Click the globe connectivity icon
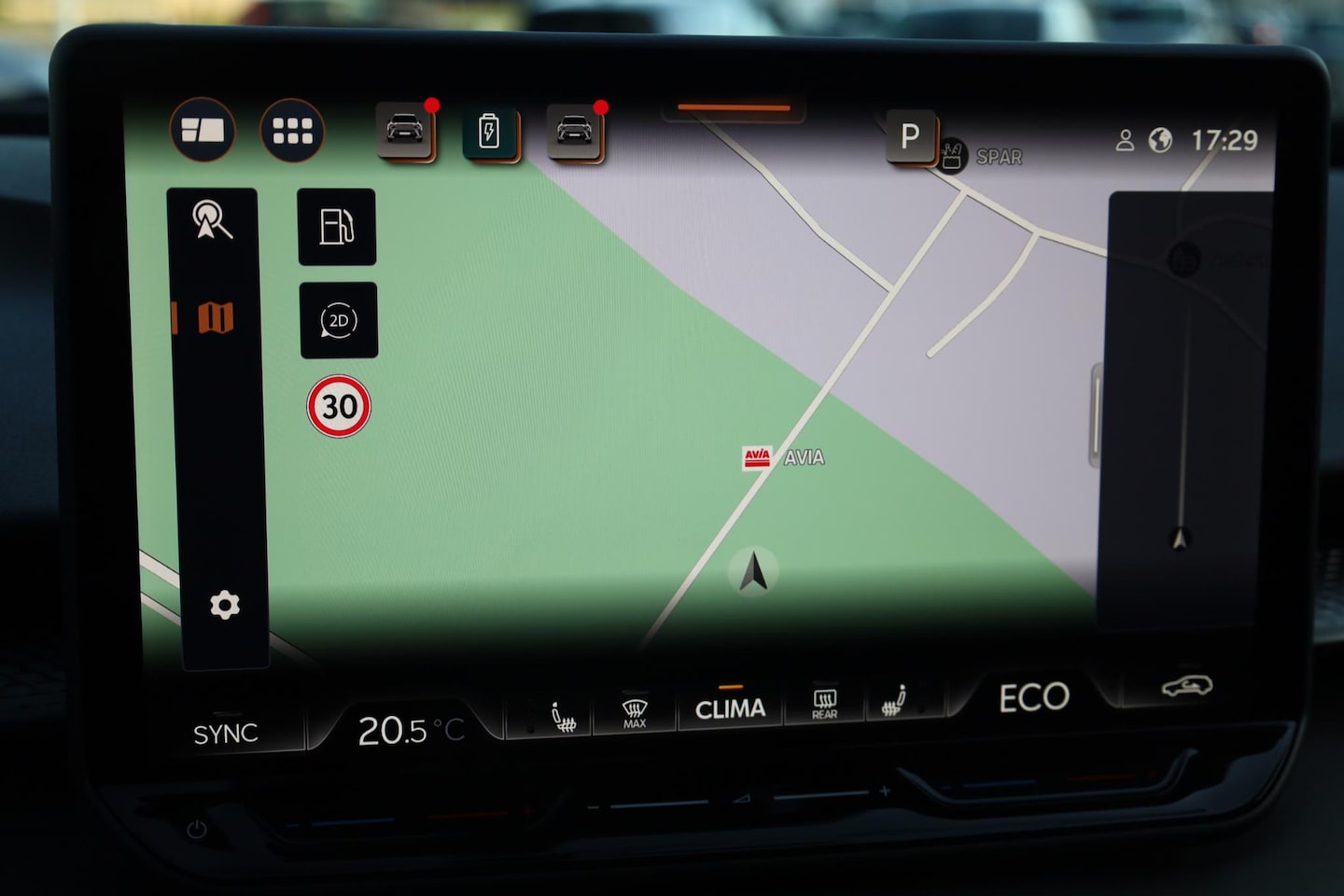The width and height of the screenshot is (1344, 896). click(1160, 141)
